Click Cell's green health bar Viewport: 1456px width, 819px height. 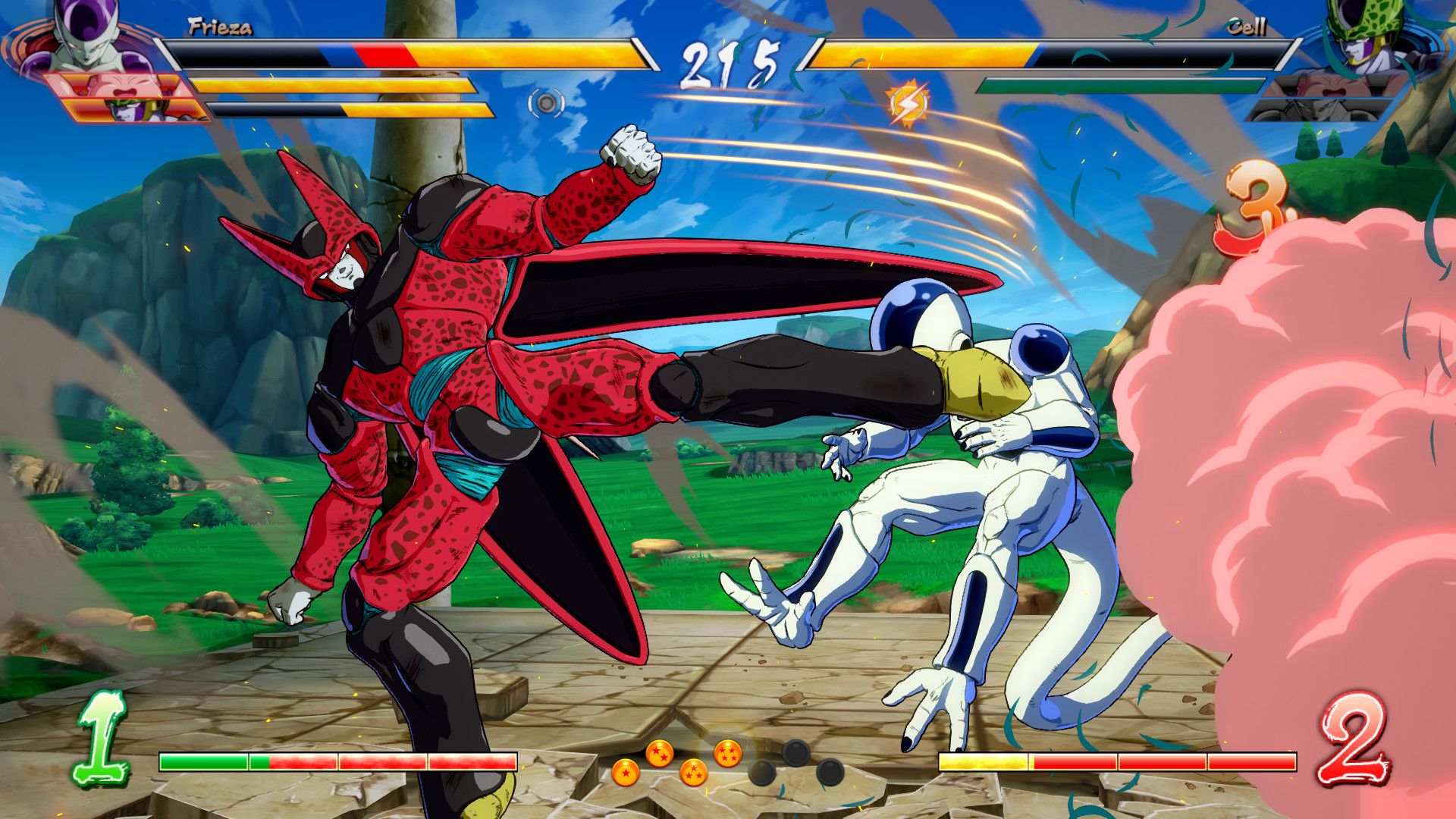coord(1122,83)
